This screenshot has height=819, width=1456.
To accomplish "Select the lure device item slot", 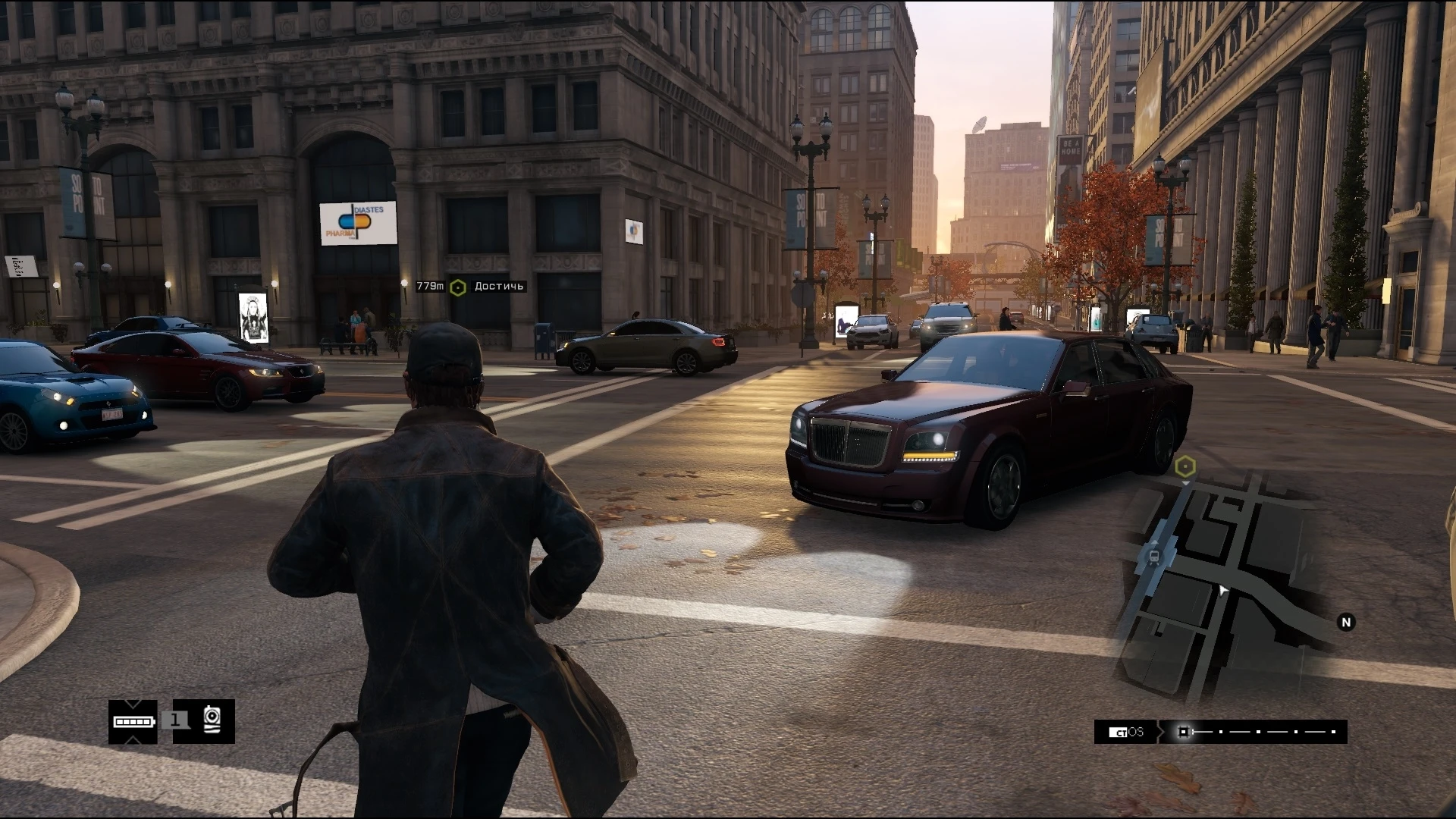I will pos(212,720).
